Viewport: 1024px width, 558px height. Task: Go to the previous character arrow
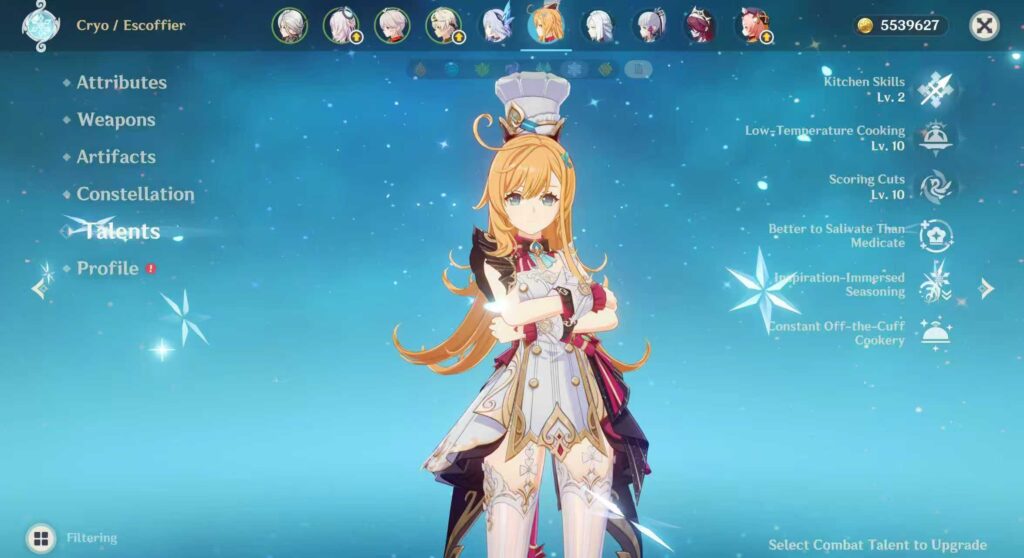pyautogui.click(x=39, y=289)
